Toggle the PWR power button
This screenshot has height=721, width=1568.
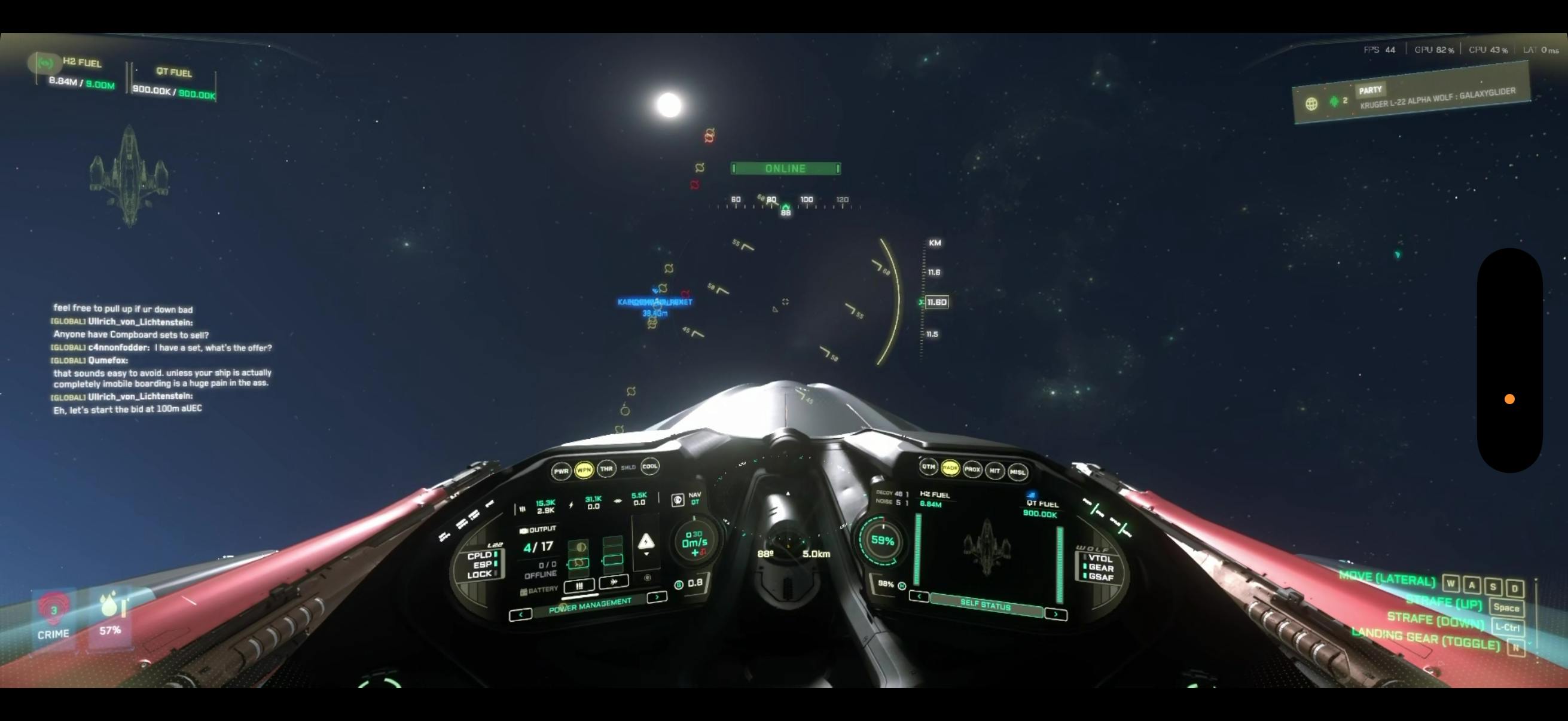560,471
